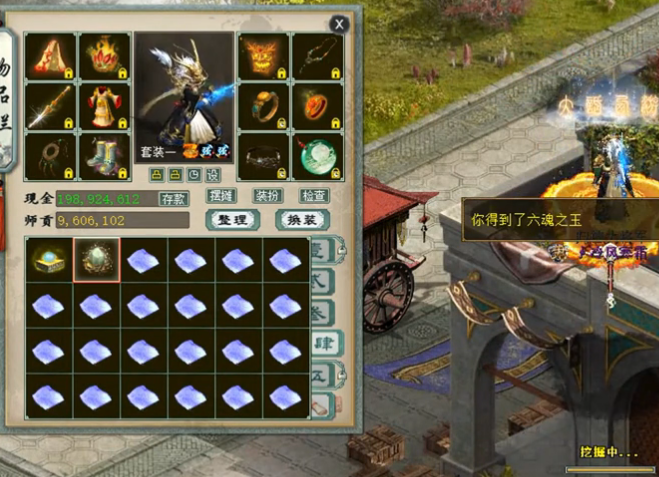659x477 pixels.
Task: Select the highlighted egg in nest item
Action: 96,260
